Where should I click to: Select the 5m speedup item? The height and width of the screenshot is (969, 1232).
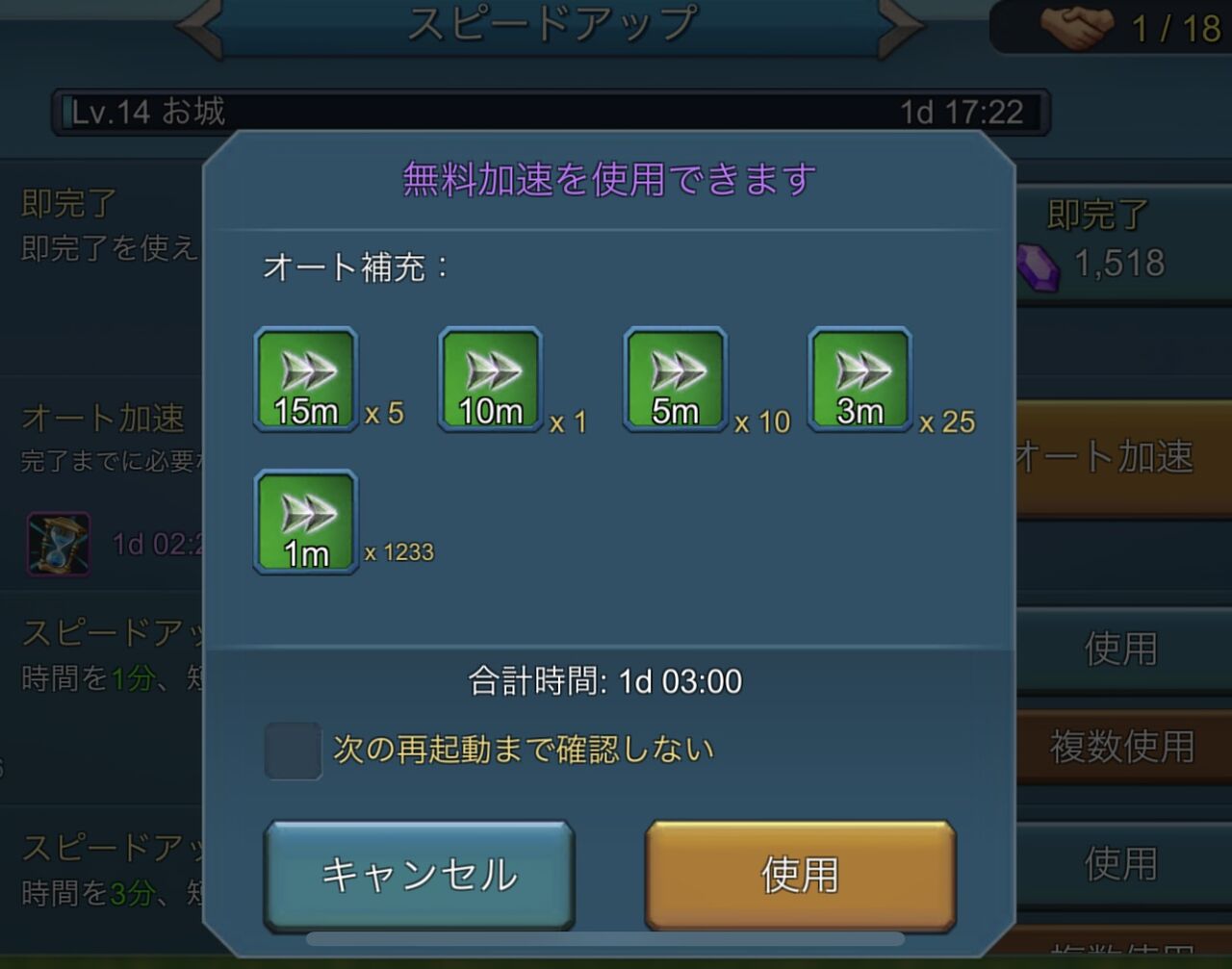(674, 378)
